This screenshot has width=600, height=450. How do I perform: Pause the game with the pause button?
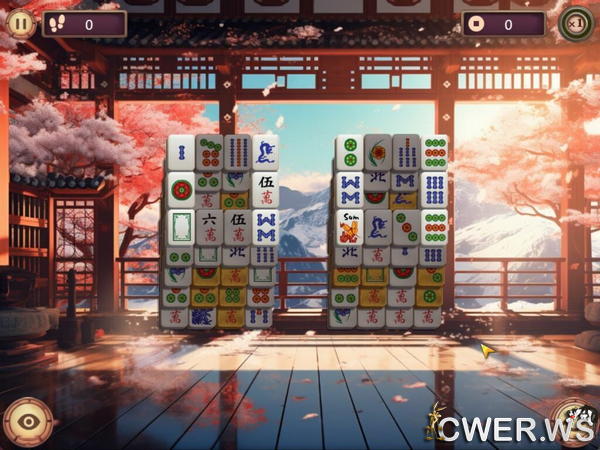click(x=22, y=22)
